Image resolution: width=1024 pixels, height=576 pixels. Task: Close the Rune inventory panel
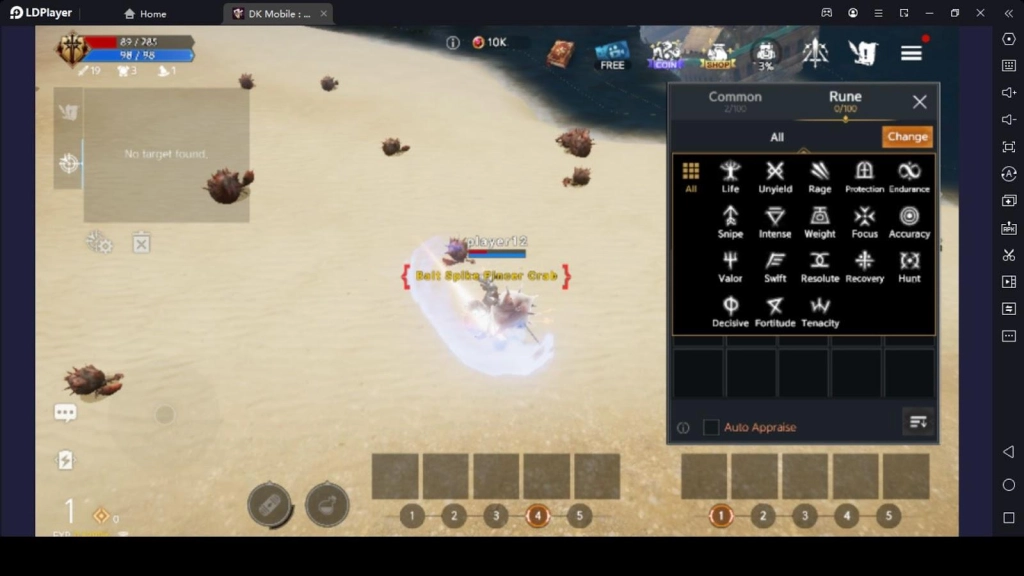pos(920,102)
